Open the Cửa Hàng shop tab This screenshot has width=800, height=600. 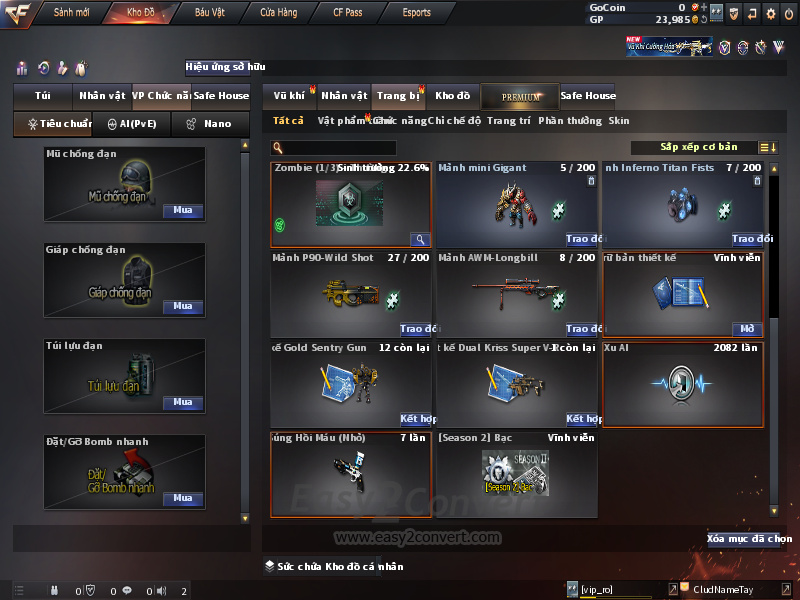coord(278,13)
